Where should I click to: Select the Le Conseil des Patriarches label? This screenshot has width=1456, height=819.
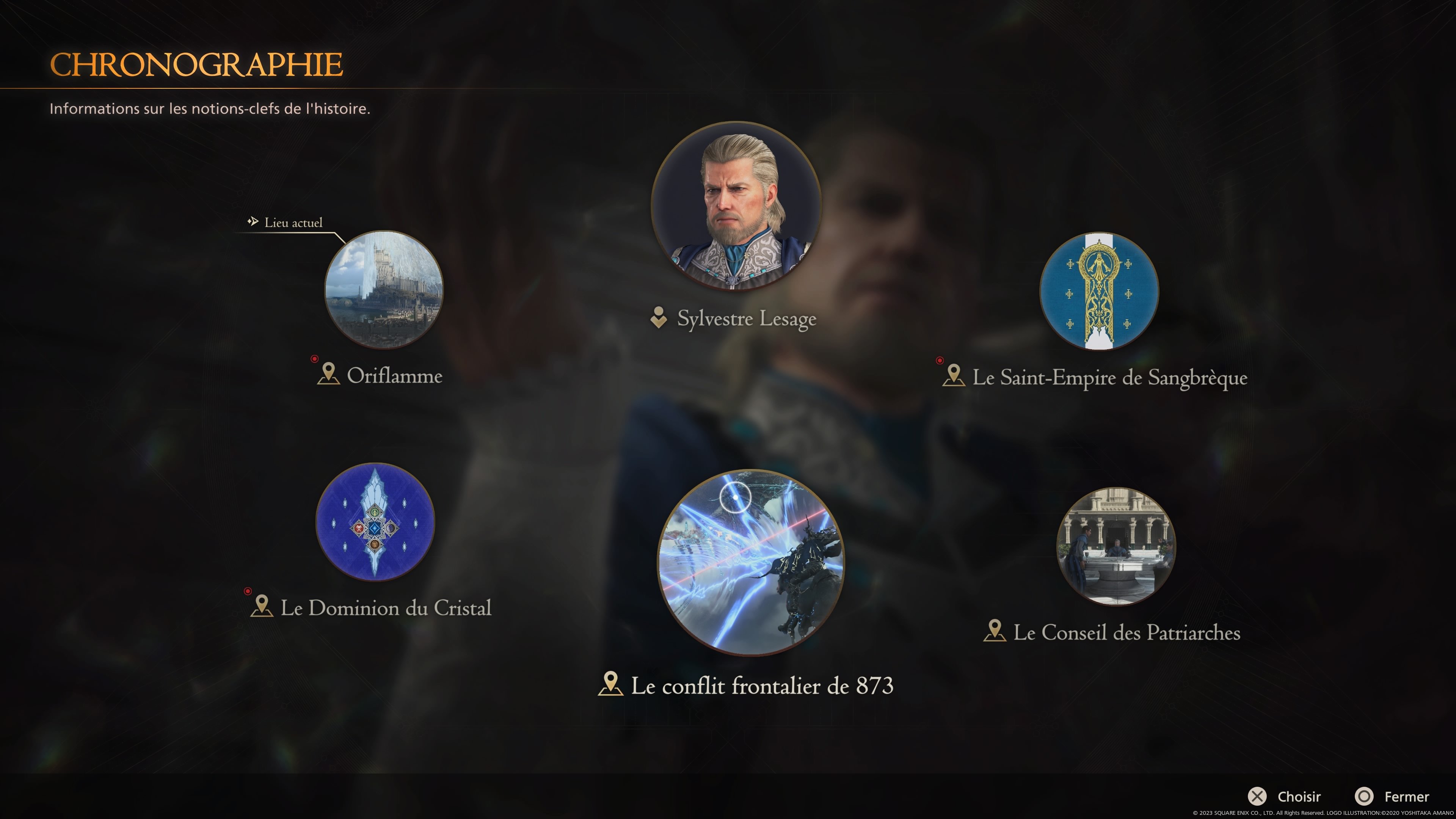tap(1126, 632)
